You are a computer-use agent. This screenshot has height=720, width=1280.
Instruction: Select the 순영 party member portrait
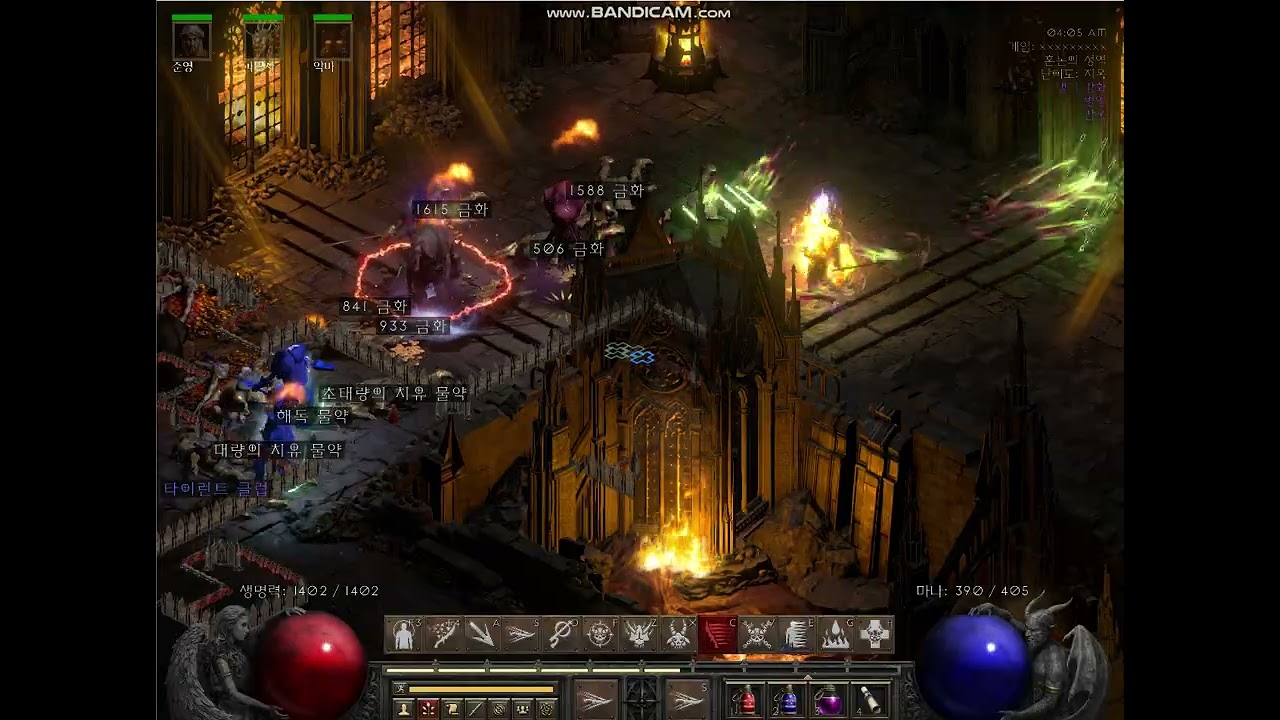(x=191, y=41)
